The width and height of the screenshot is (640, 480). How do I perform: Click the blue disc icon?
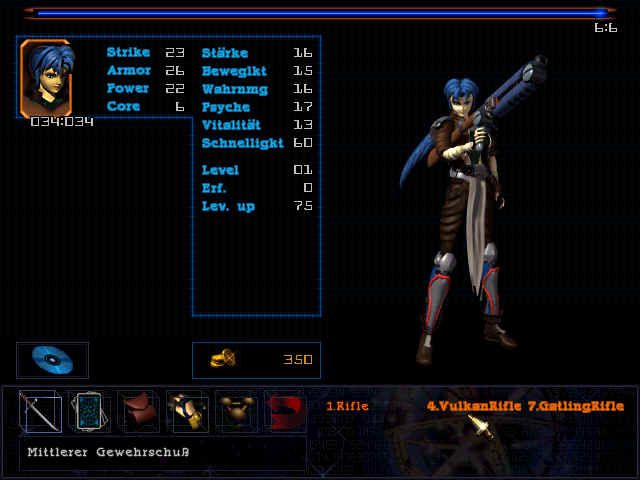[x=52, y=360]
